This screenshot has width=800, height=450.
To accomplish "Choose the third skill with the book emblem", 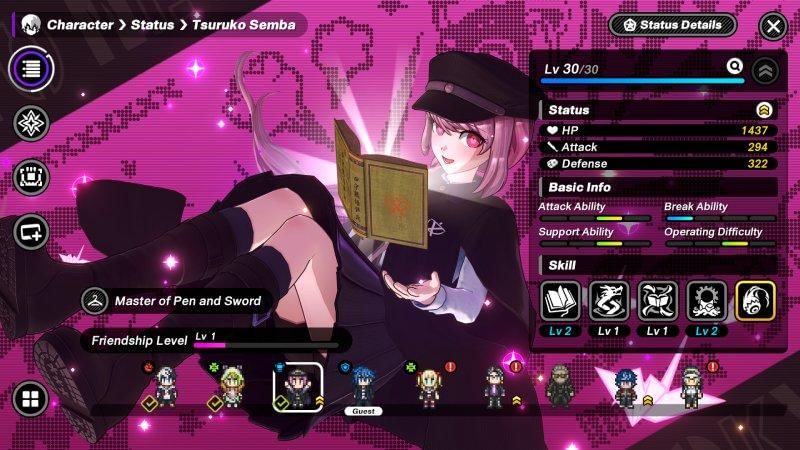I will (x=658, y=301).
